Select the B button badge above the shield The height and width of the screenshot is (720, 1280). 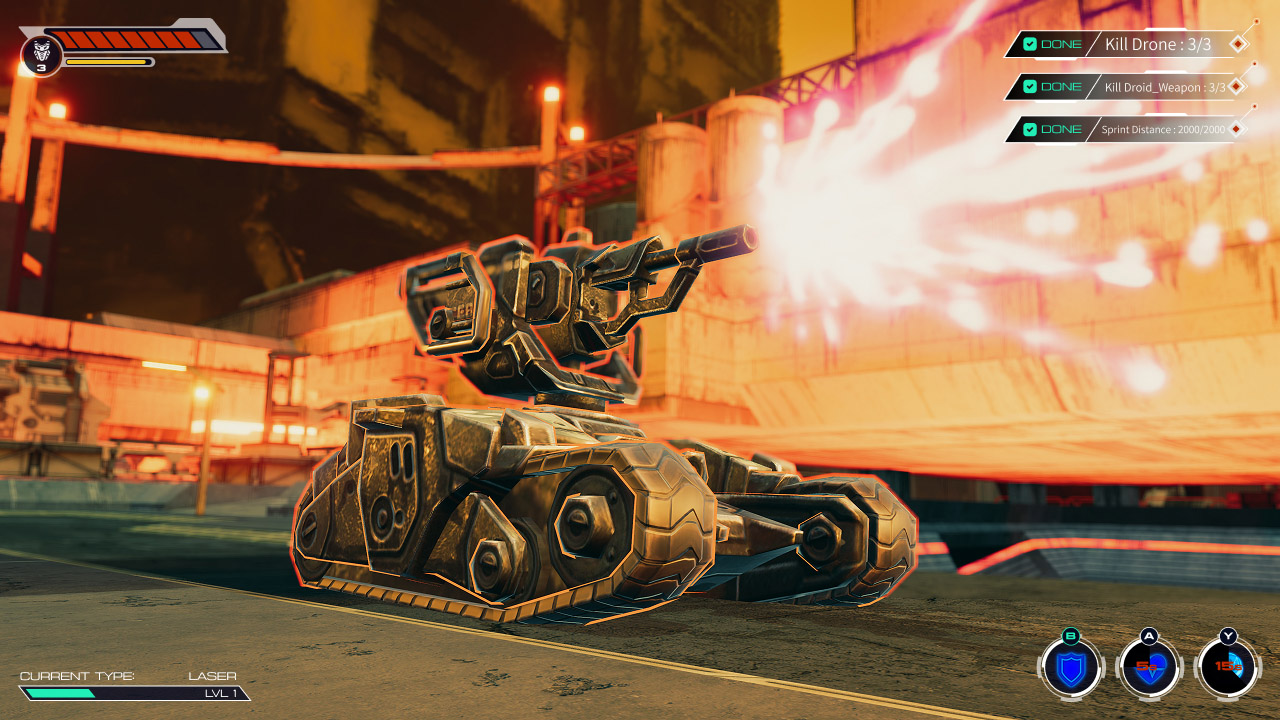1070,636
